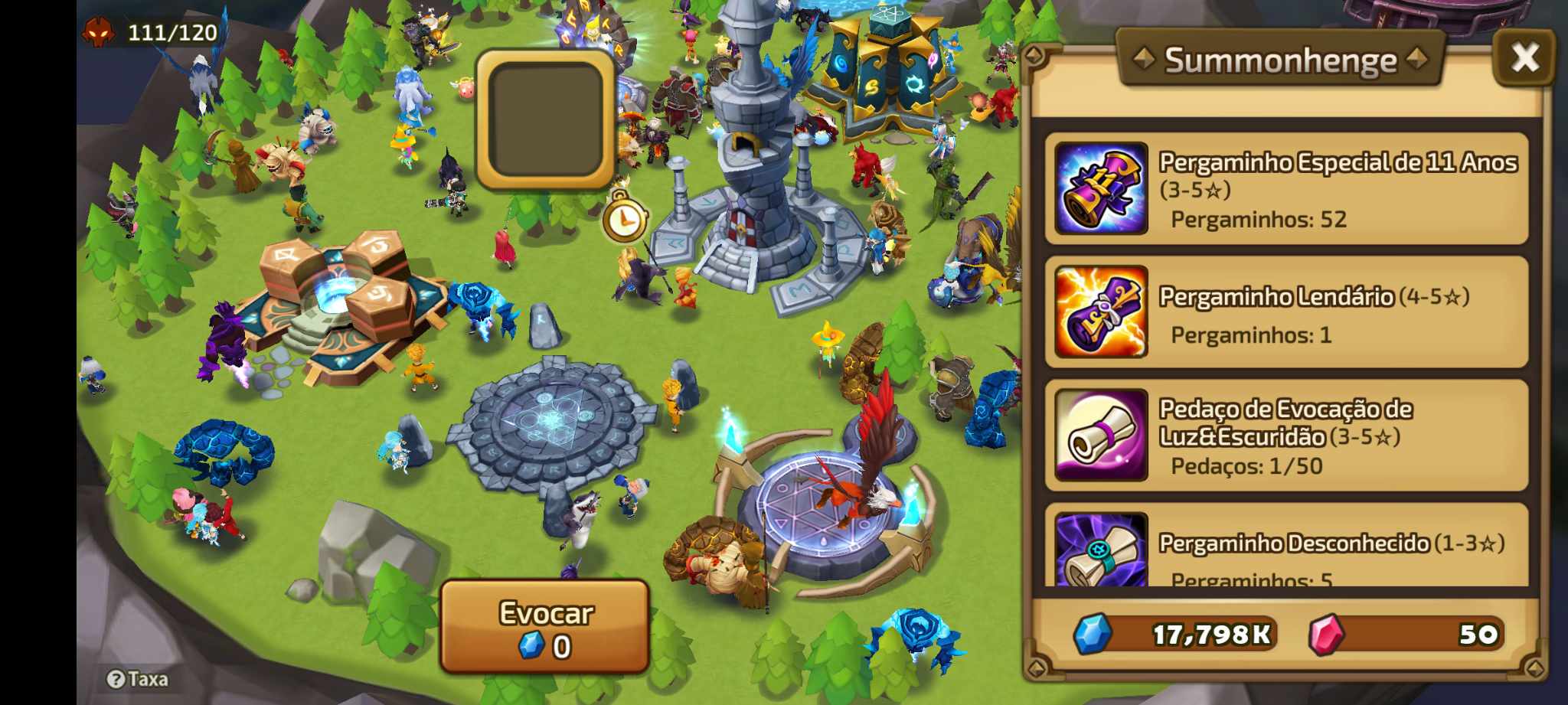Tap the golden clock icon
This screenshot has width=1568, height=705.
(625, 220)
